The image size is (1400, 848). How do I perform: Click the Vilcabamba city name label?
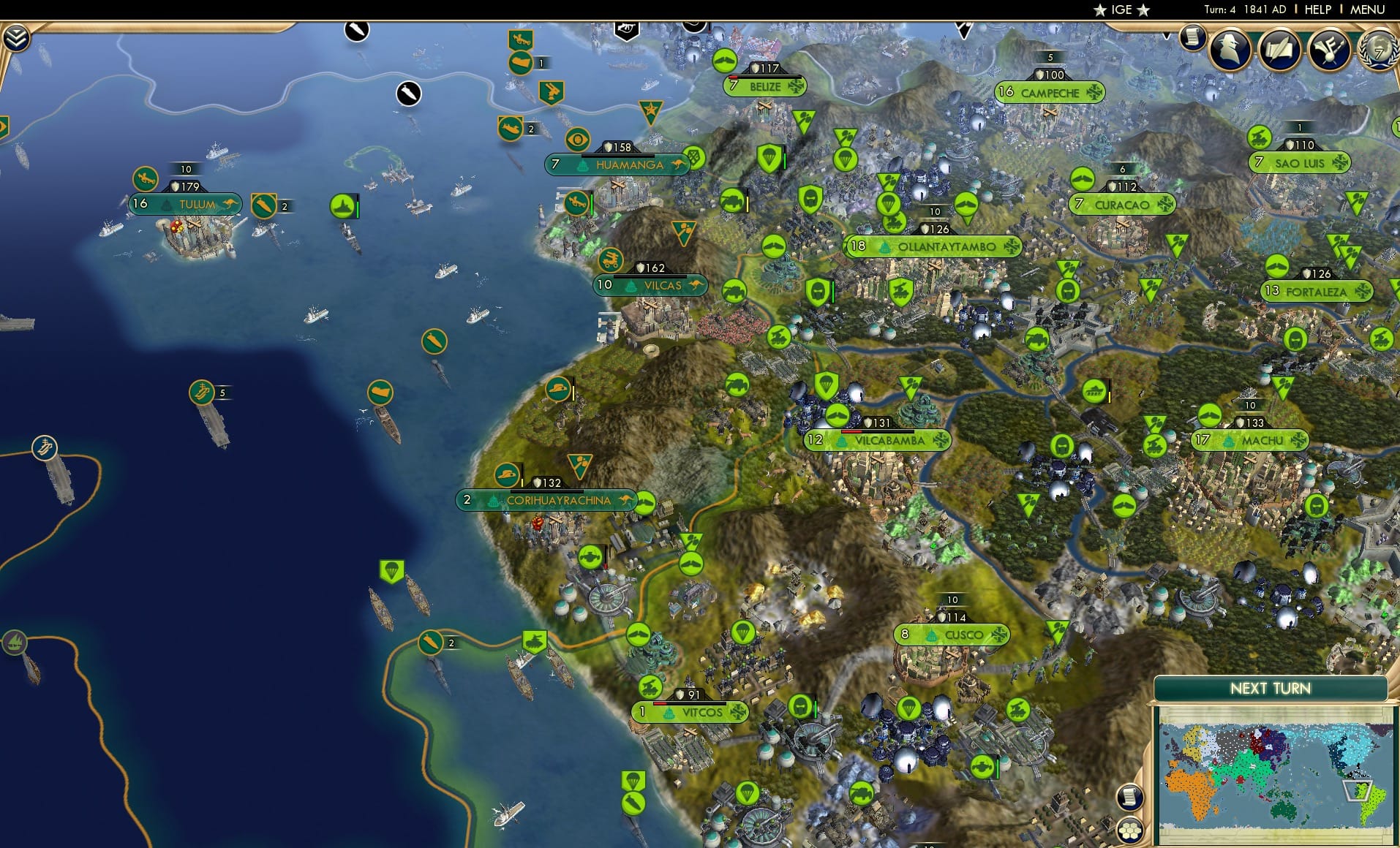tap(889, 441)
